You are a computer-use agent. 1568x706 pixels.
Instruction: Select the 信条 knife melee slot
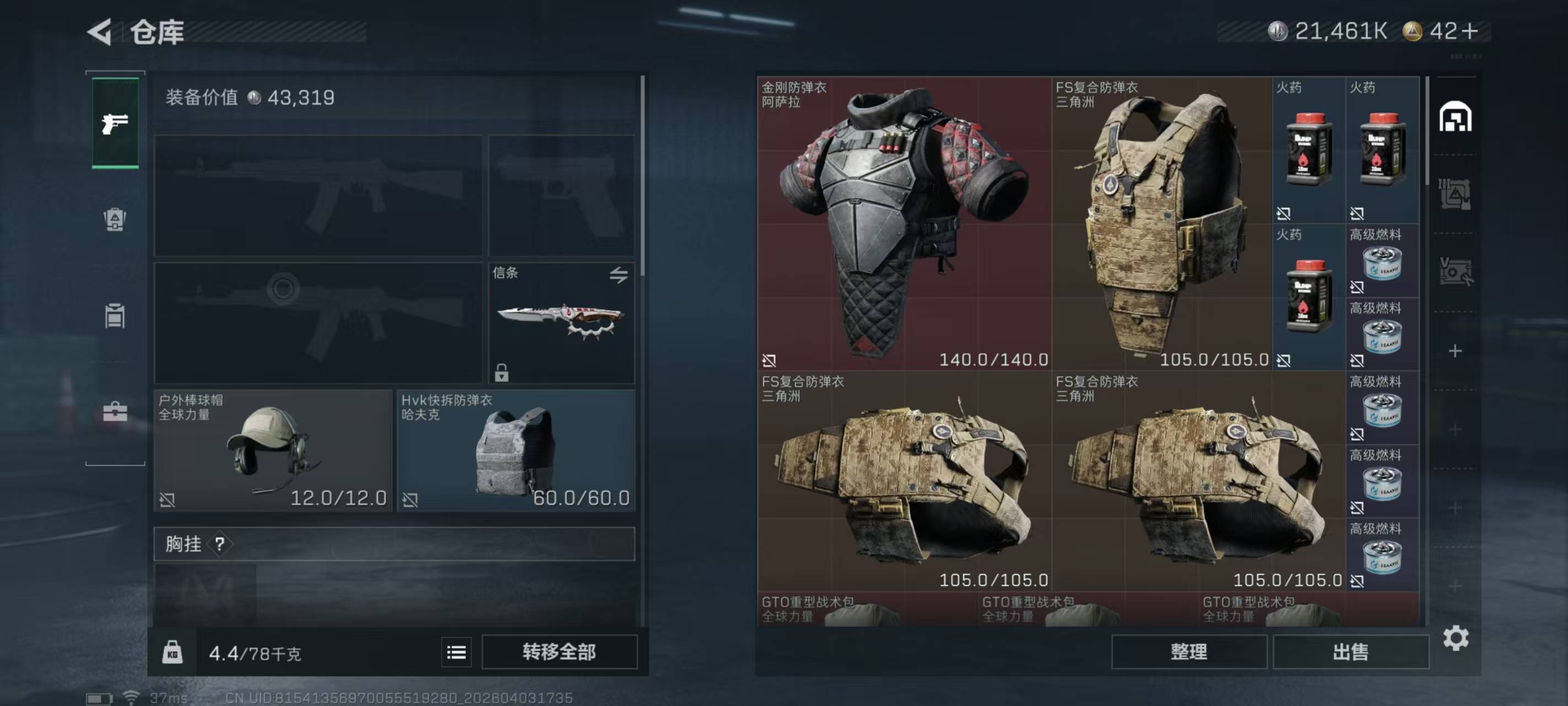click(561, 323)
